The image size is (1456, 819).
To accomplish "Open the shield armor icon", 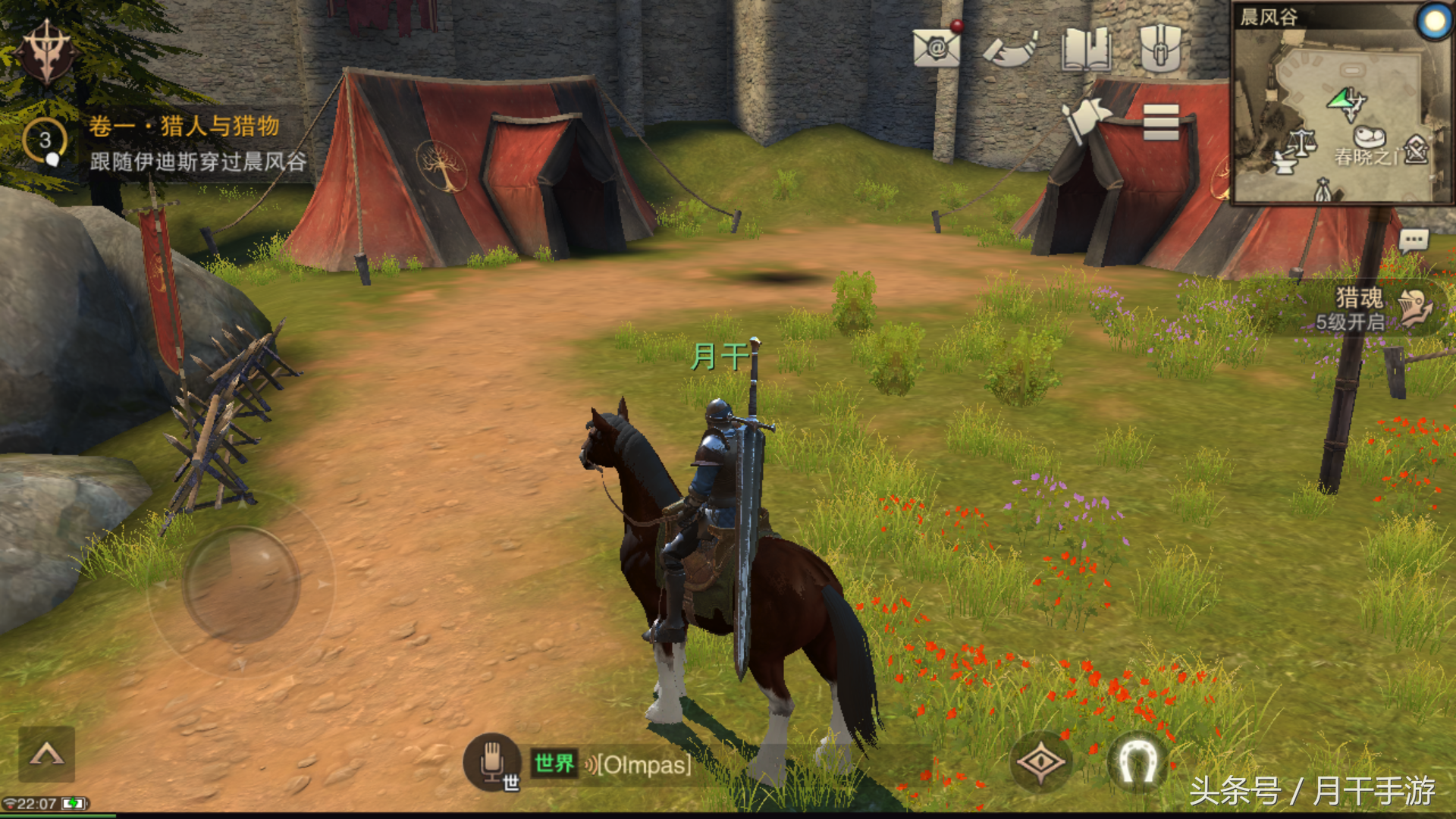I will coord(1160,49).
